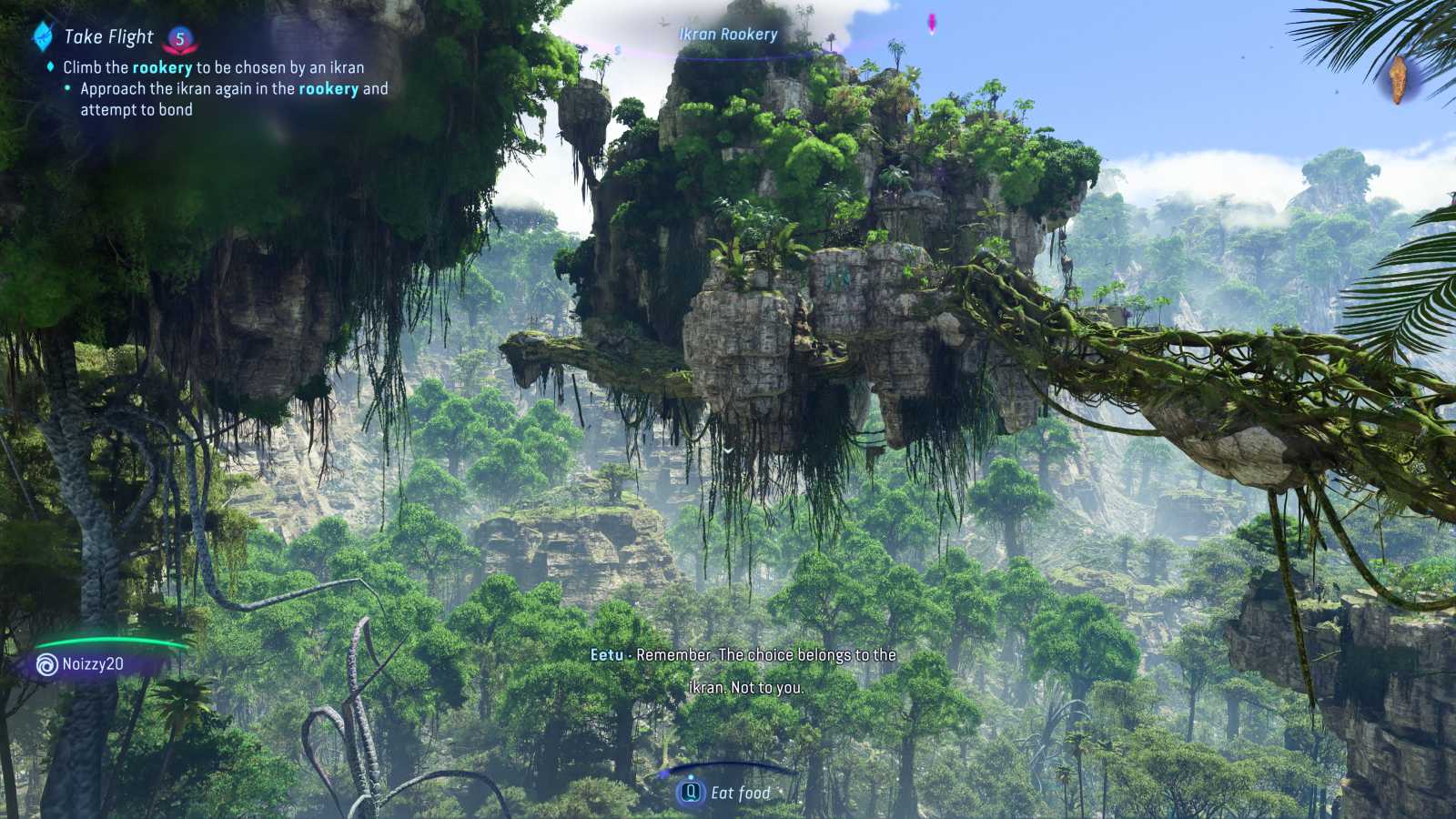Click the blue diamond bullet before the objective

[x=49, y=67]
